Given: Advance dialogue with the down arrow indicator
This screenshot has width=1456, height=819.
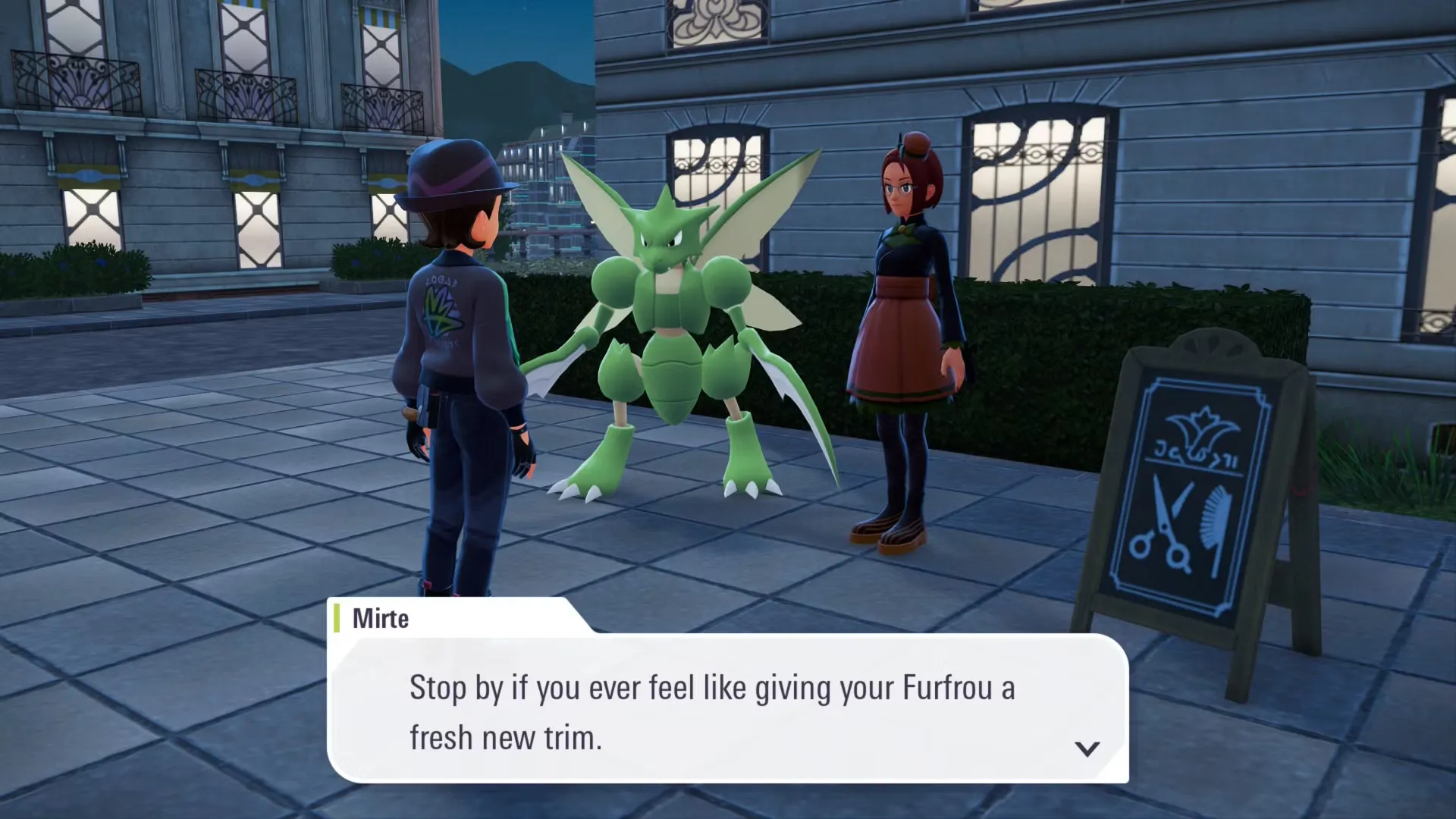Looking at the screenshot, I should [x=1087, y=749].
